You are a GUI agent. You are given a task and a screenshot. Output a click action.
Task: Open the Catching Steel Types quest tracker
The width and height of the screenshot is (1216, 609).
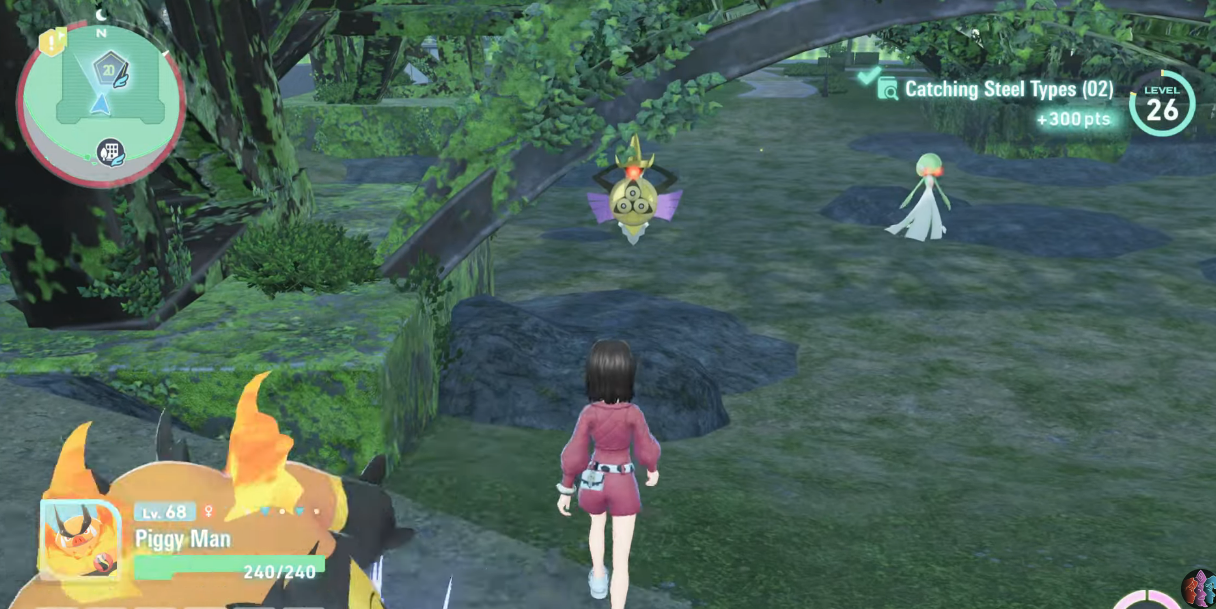[x=996, y=90]
